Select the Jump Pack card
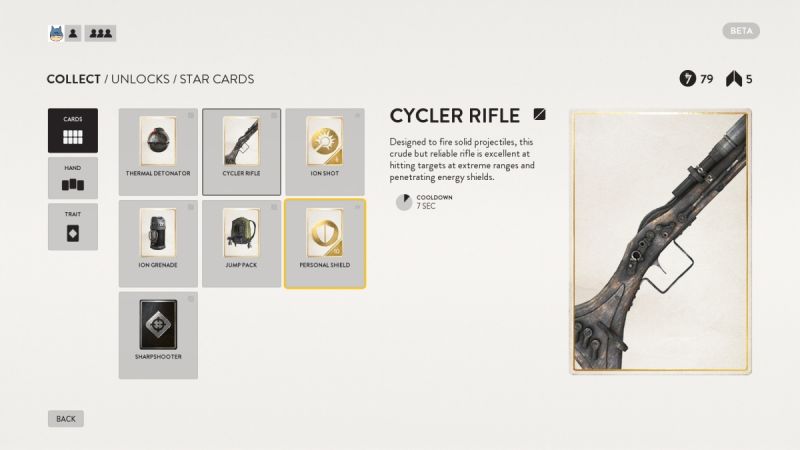The width and height of the screenshot is (800, 450). coord(241,243)
